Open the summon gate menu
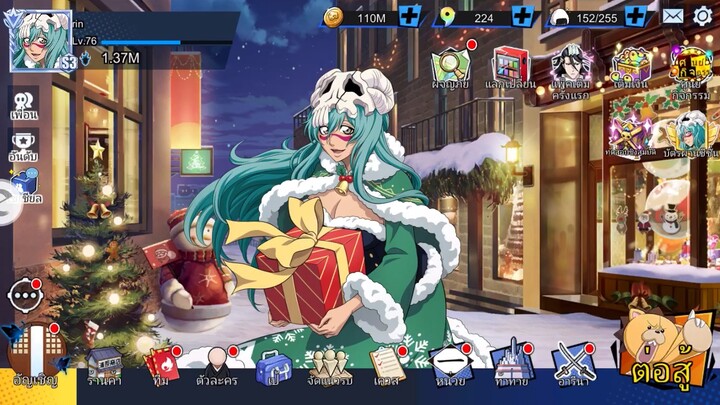Screen dimensions: 720x405 point(35,361)
